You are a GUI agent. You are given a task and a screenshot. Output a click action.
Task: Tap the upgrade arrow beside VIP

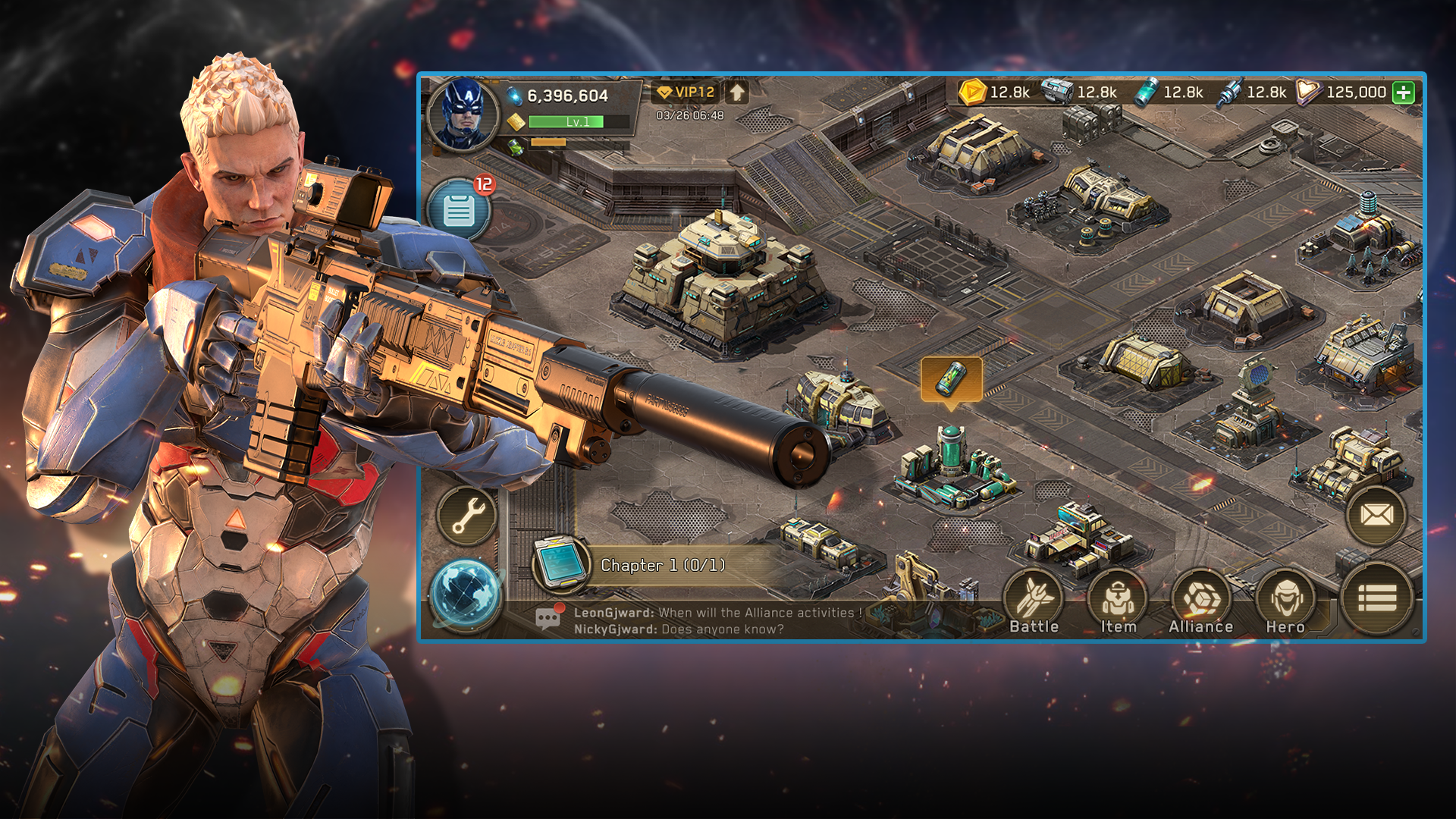pyautogui.click(x=737, y=93)
